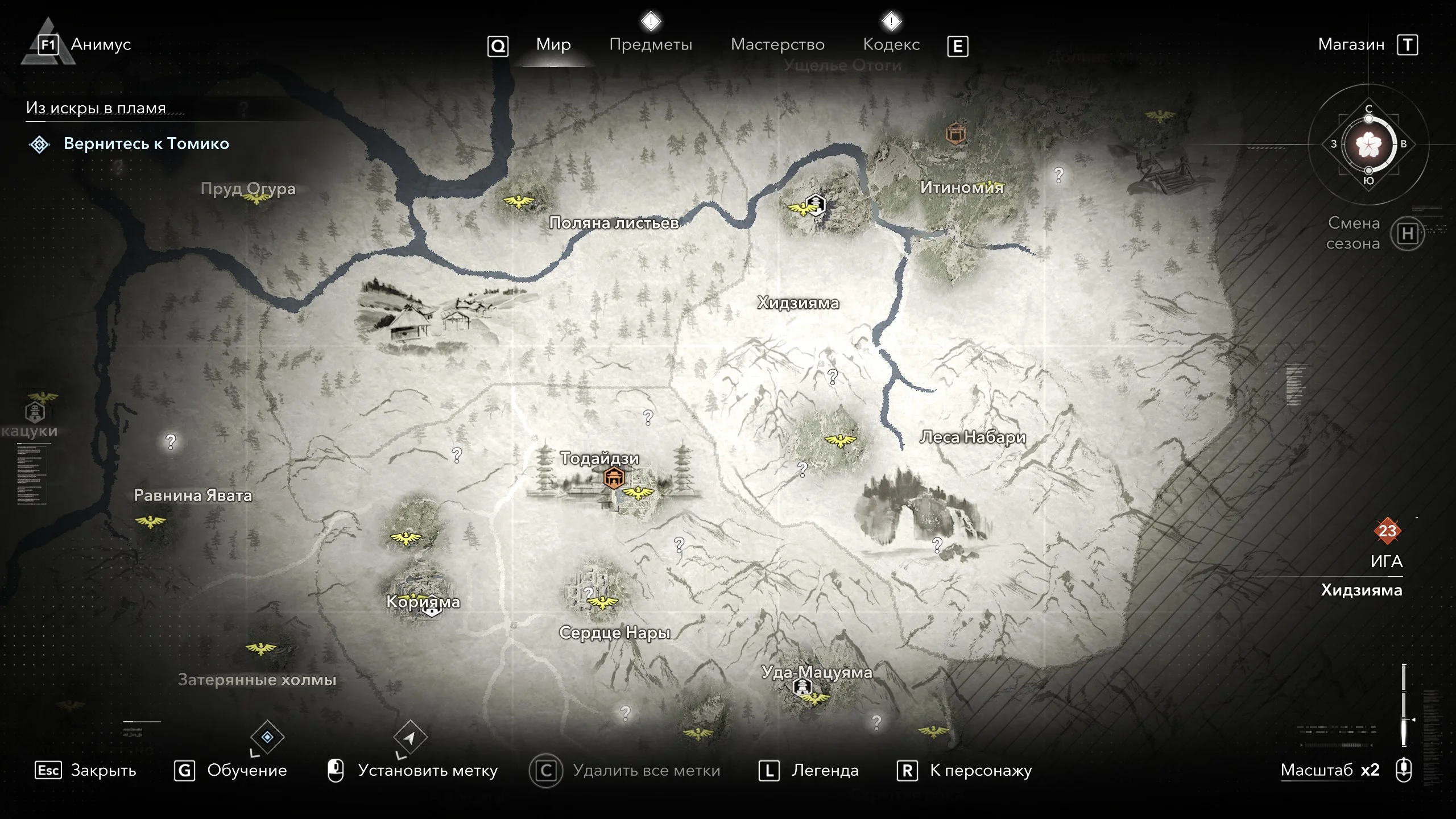
Task: Switch to the Кодекс tab
Action: [x=891, y=44]
